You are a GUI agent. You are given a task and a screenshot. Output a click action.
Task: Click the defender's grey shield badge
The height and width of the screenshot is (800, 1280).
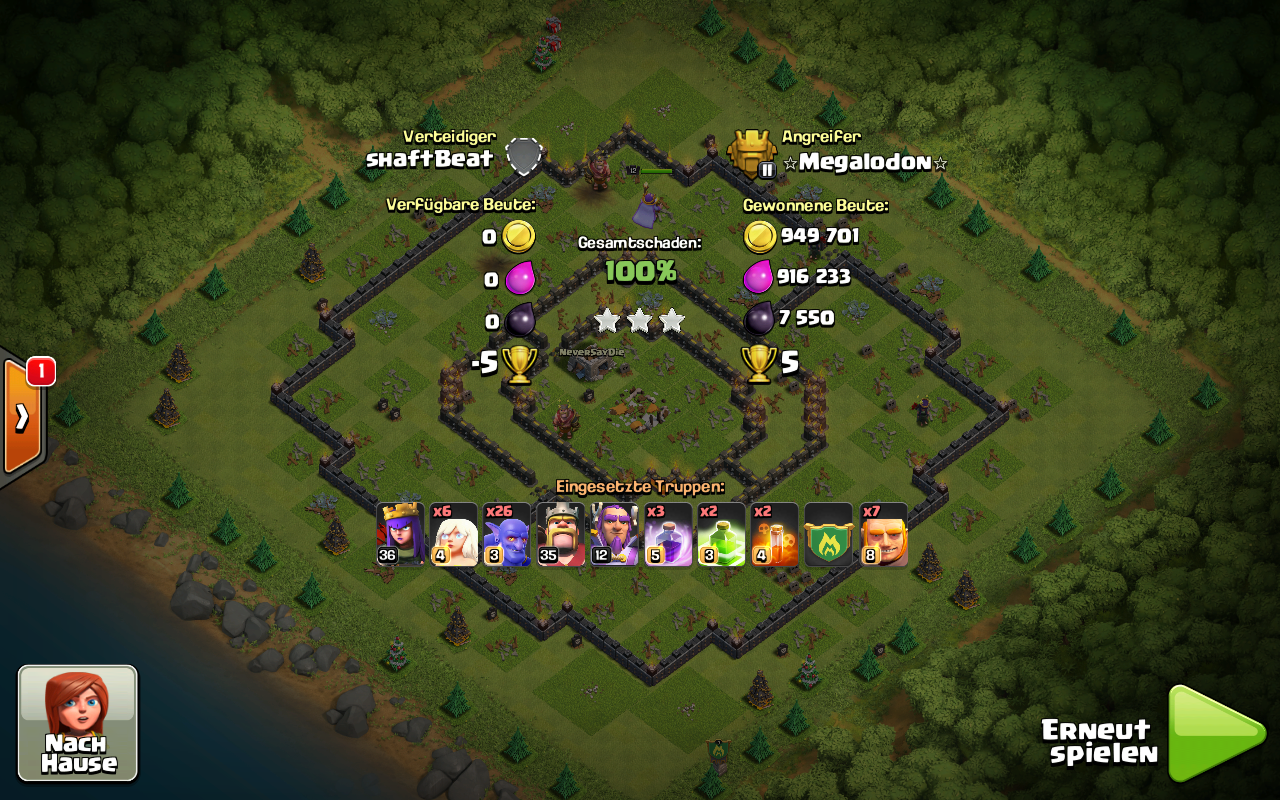(x=524, y=156)
